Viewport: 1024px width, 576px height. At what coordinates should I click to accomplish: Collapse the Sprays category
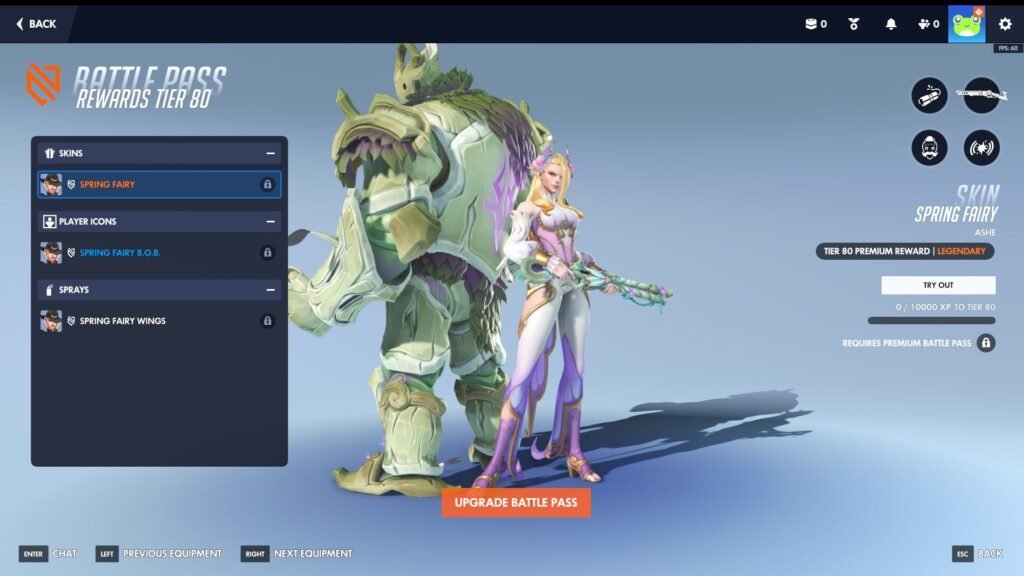point(270,290)
